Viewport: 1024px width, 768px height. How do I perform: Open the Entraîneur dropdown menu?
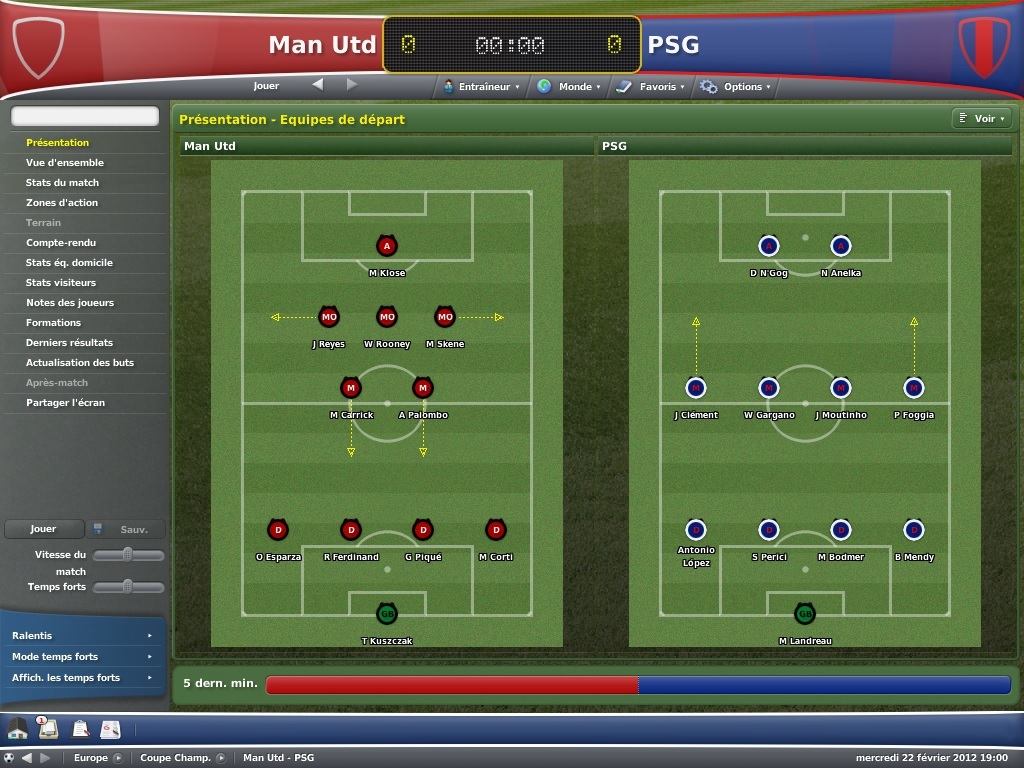coord(482,87)
